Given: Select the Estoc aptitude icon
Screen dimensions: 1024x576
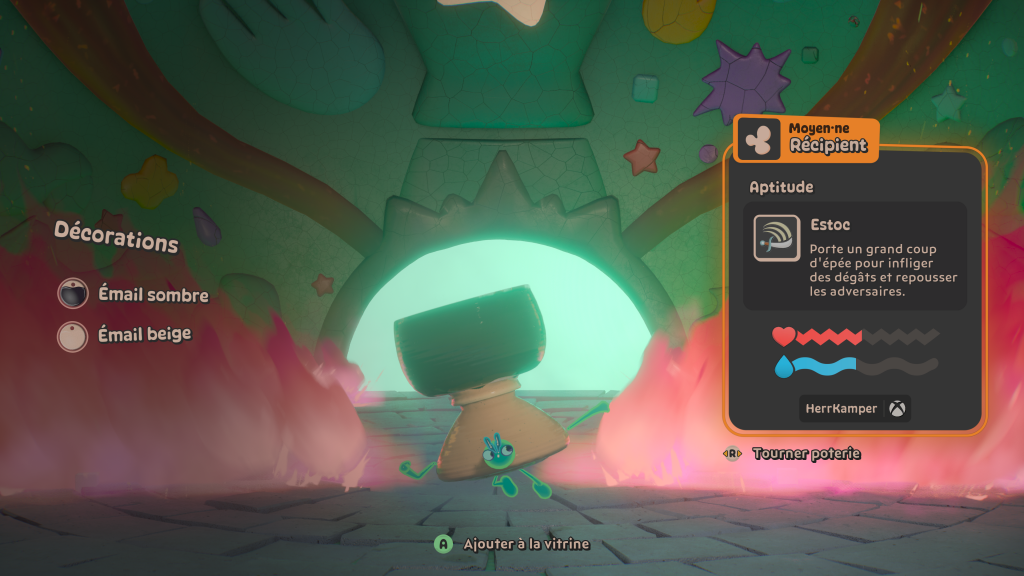Looking at the screenshot, I should click(776, 239).
